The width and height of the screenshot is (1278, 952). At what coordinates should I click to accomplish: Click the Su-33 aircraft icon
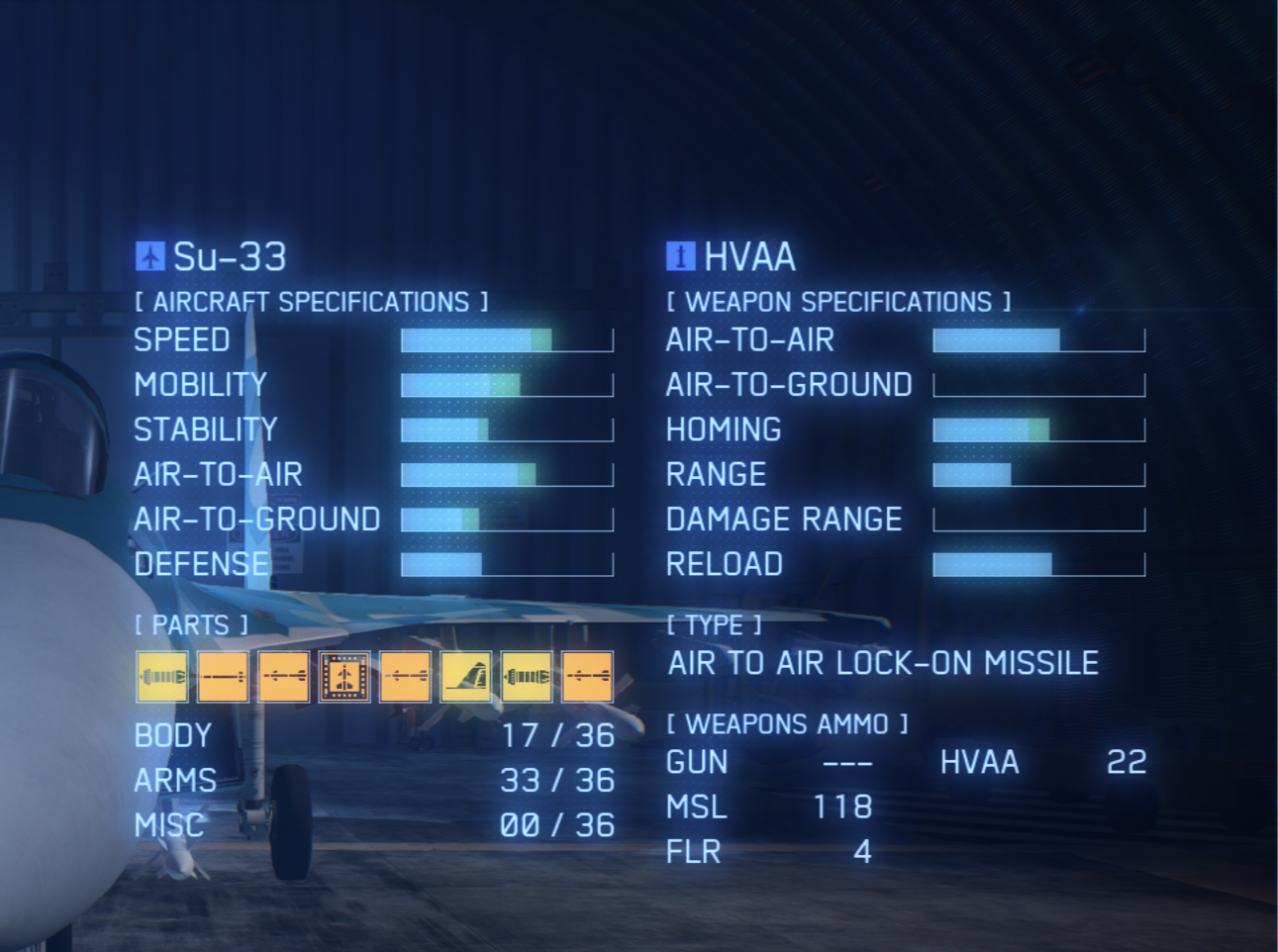point(149,256)
